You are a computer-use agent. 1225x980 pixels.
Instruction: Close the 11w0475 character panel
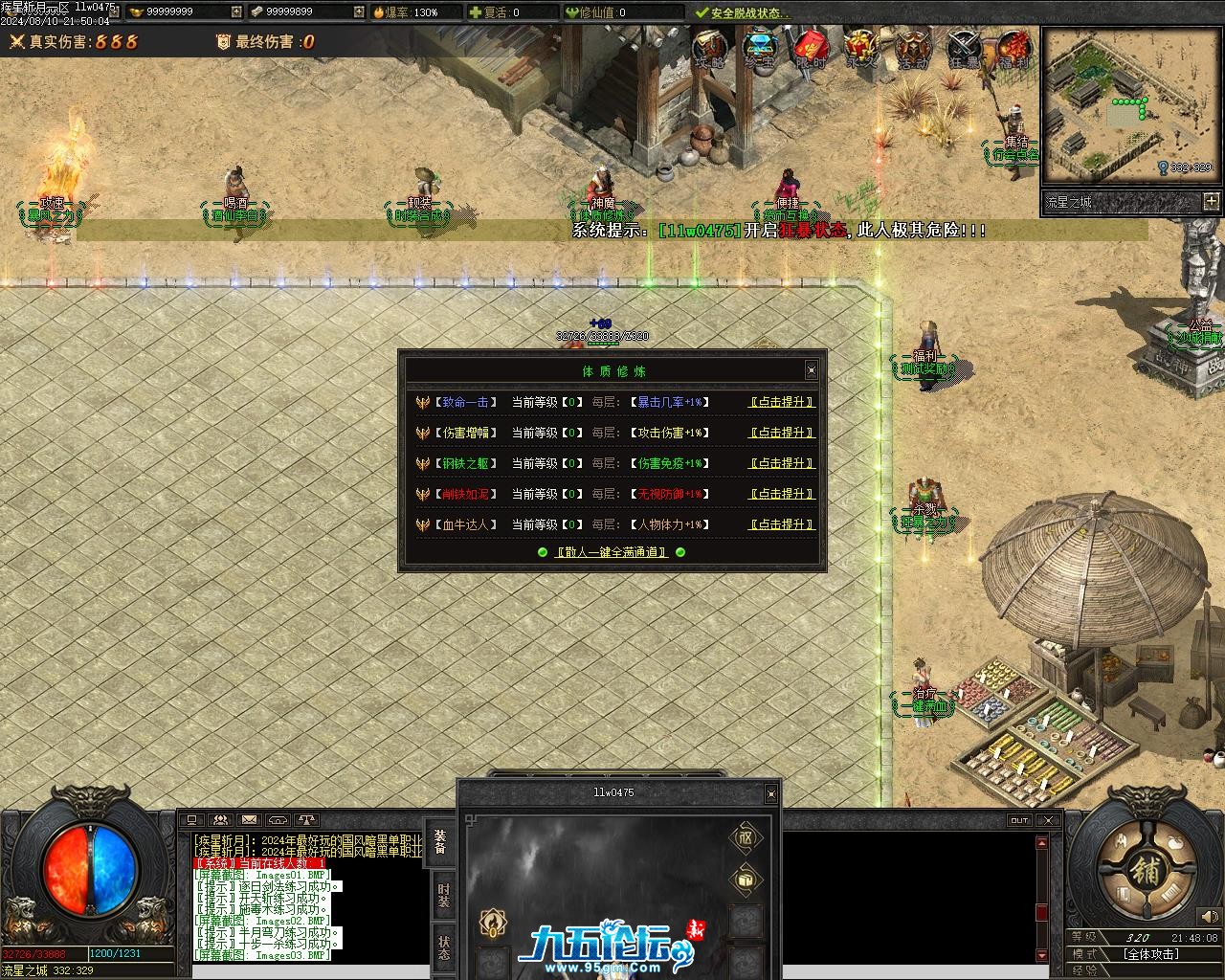coord(770,793)
